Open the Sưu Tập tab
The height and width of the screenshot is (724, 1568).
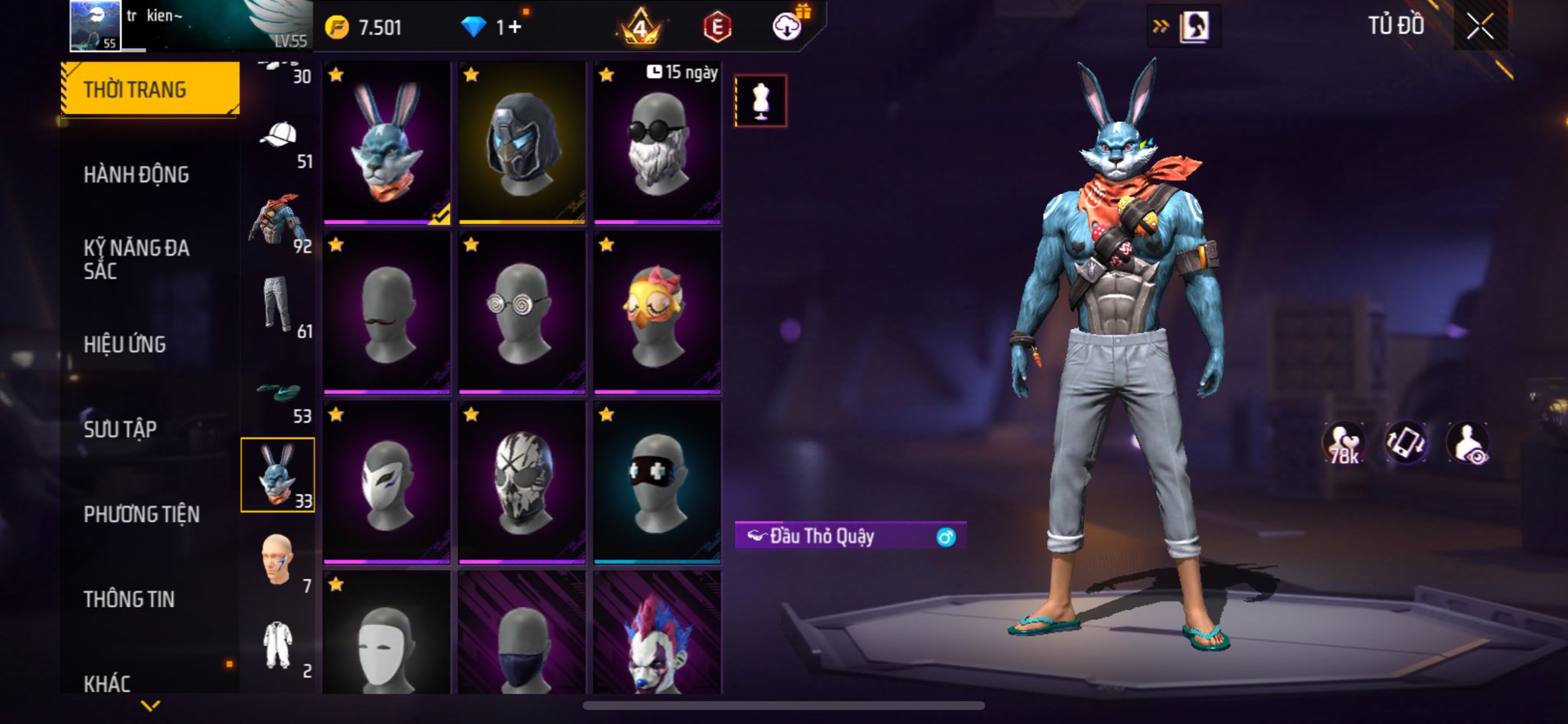coord(120,429)
